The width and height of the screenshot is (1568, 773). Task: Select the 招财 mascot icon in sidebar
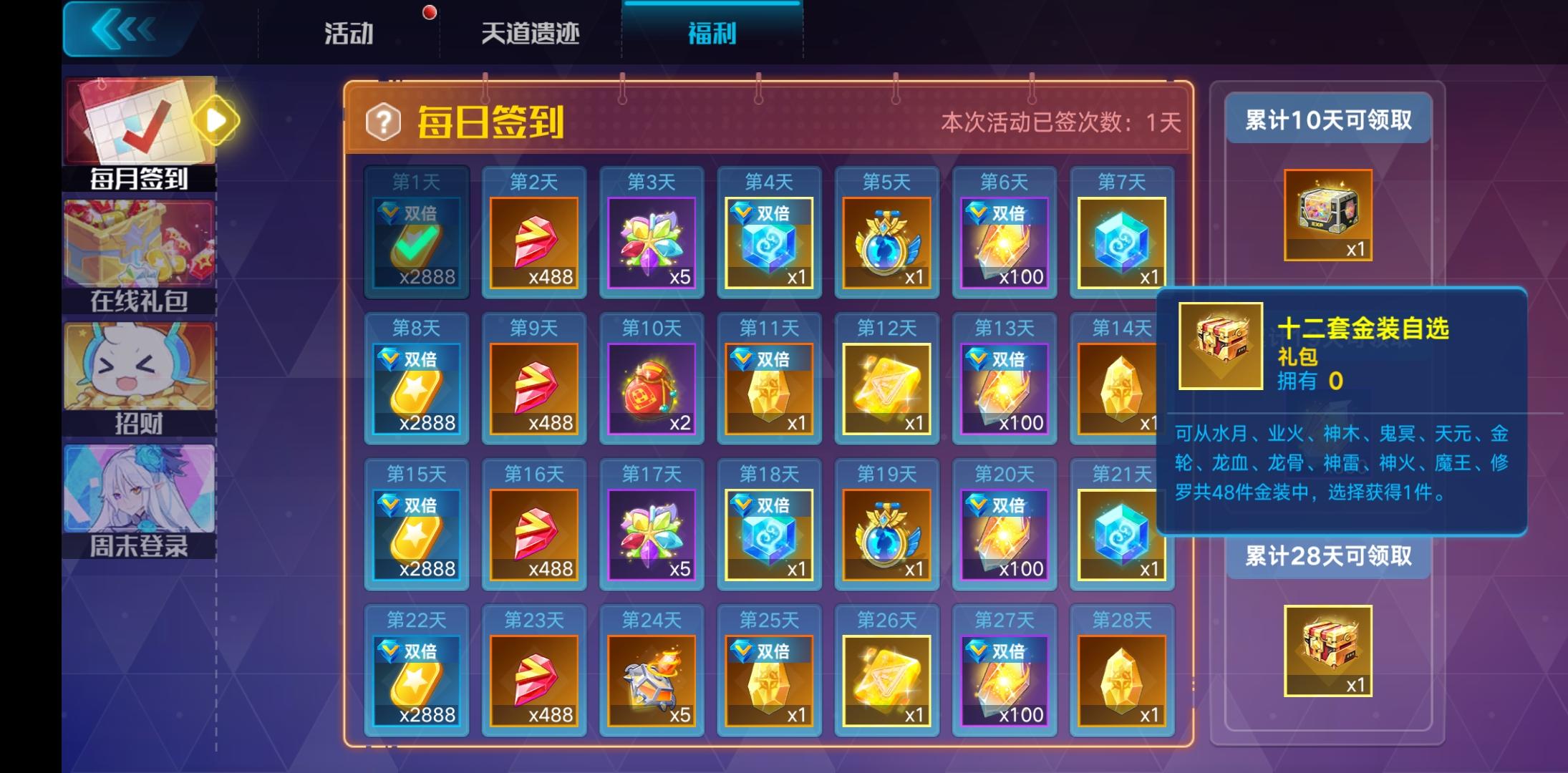coord(138,365)
